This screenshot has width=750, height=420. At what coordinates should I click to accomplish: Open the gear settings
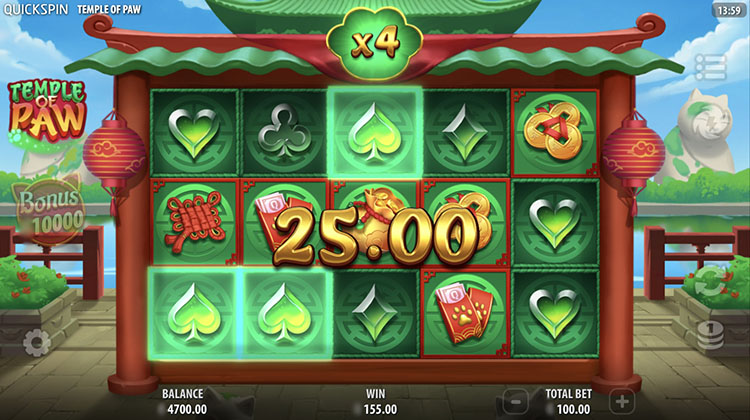pos(37,343)
